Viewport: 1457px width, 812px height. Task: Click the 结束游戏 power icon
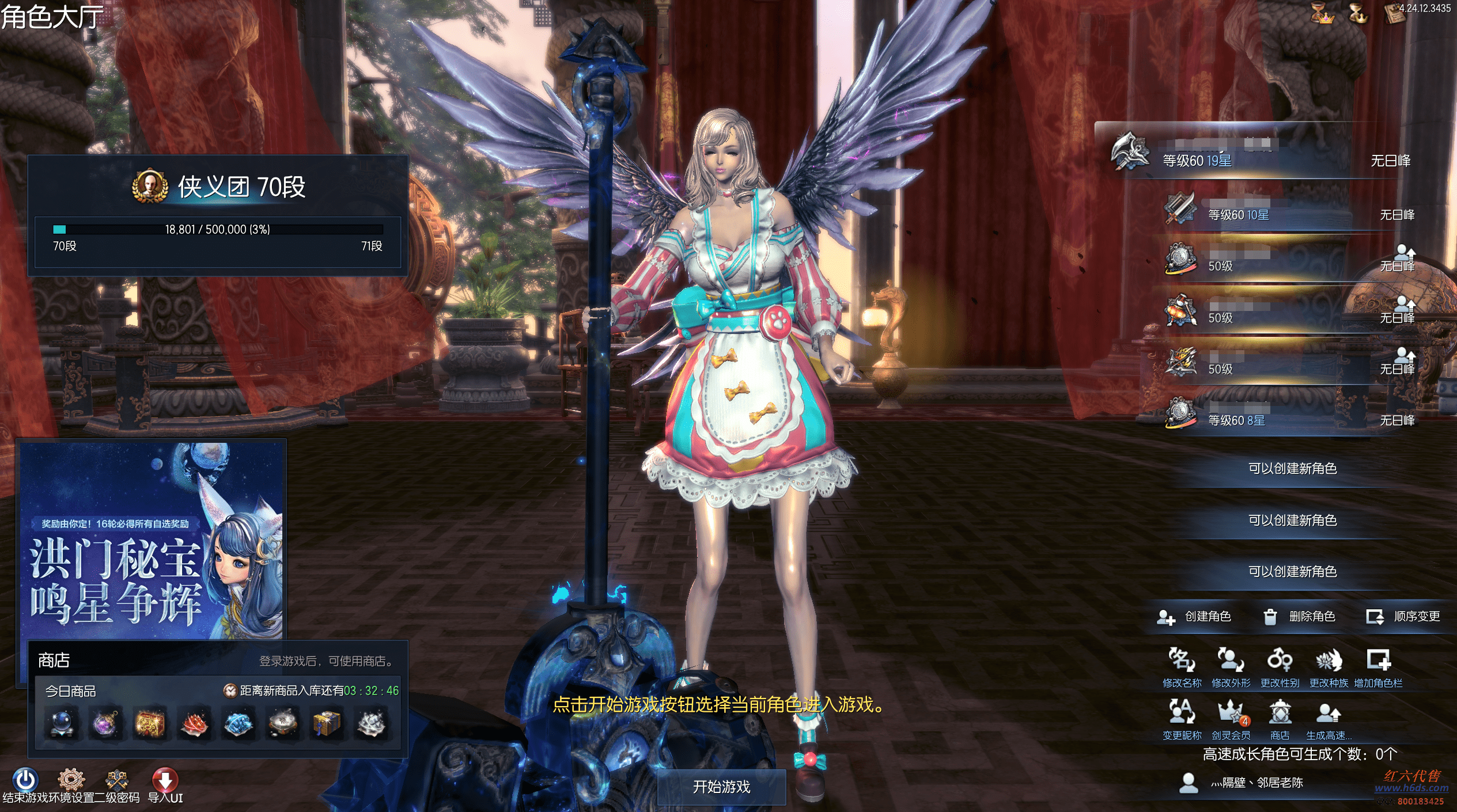click(25, 780)
